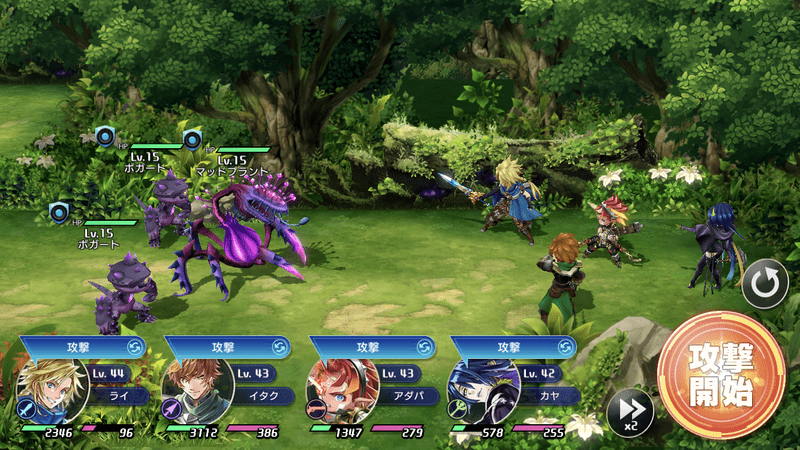Target the マッドプラント enemy name label

tap(231, 172)
